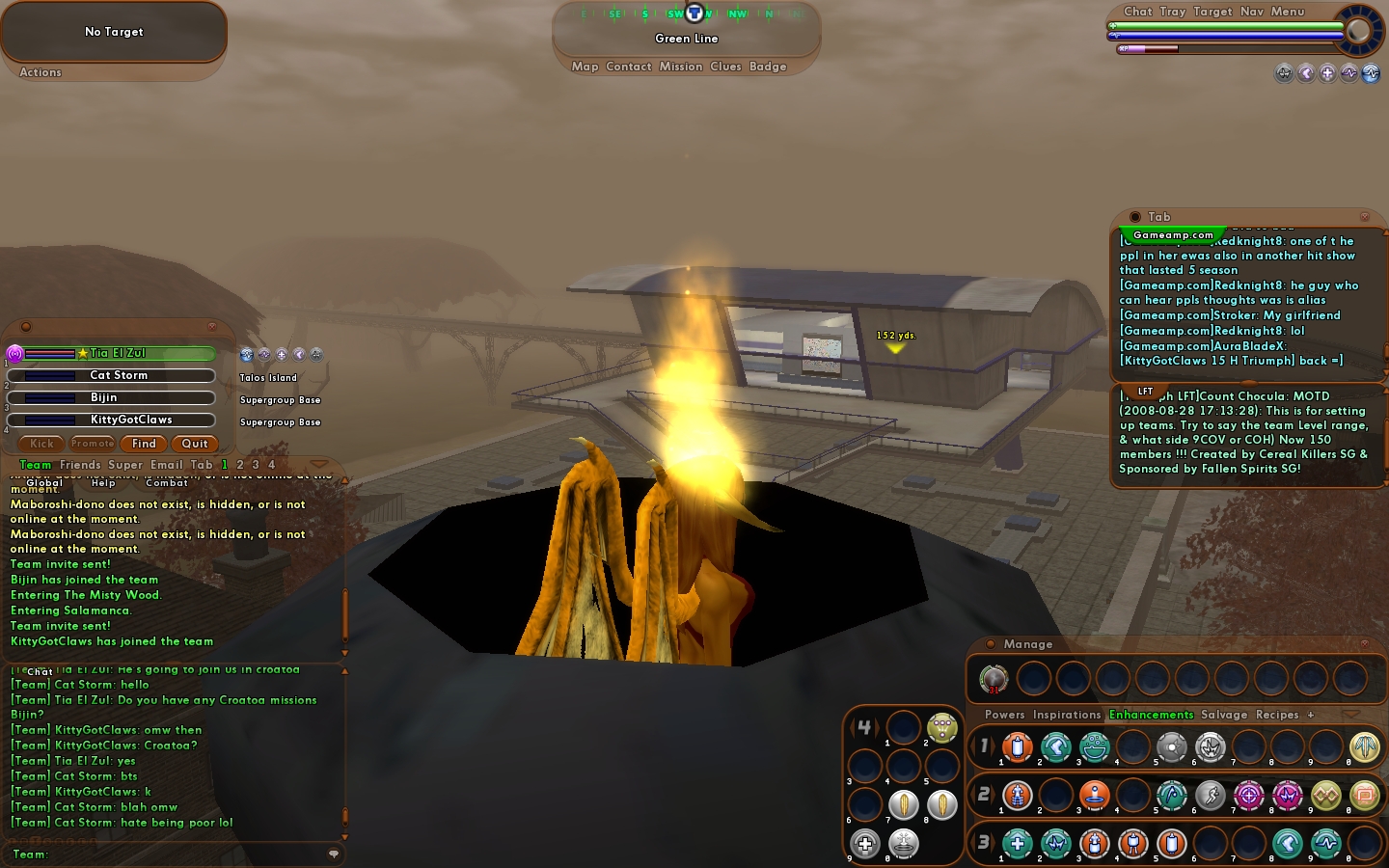The width and height of the screenshot is (1389, 868).
Task: Quit the team
Action: click(x=195, y=444)
